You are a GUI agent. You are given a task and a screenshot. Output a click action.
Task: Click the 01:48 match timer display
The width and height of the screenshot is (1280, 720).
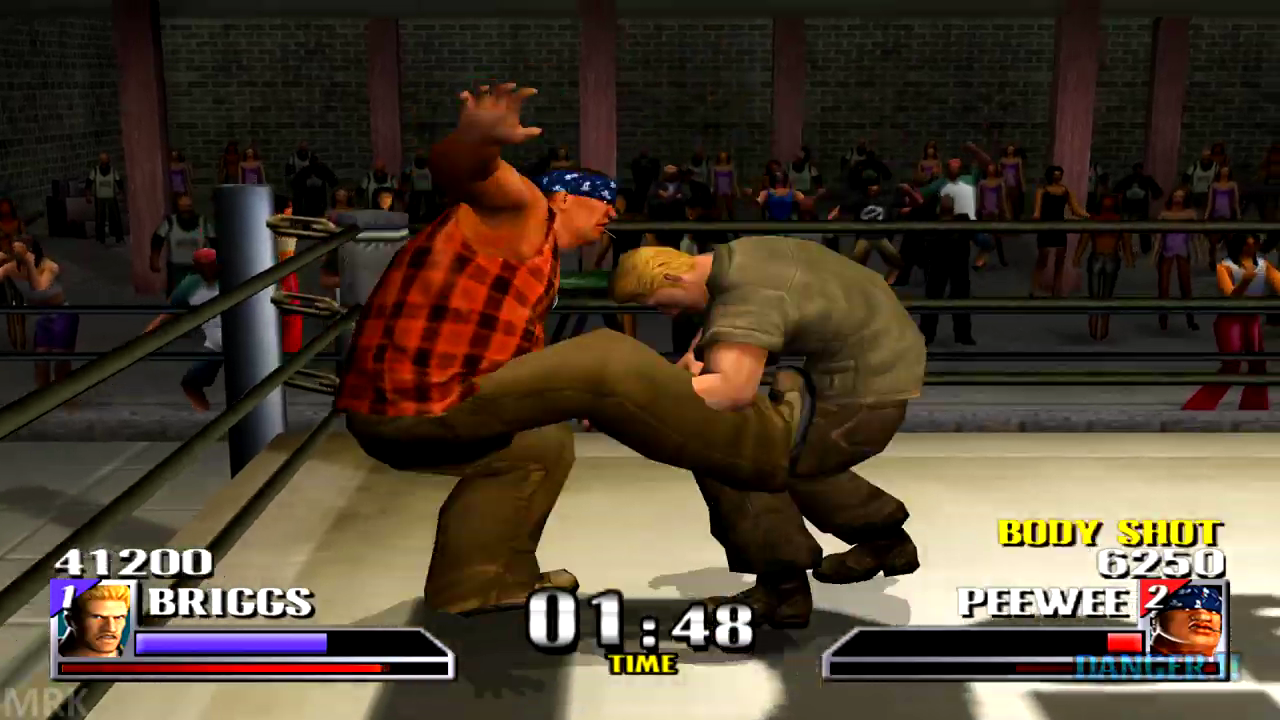pos(643,622)
